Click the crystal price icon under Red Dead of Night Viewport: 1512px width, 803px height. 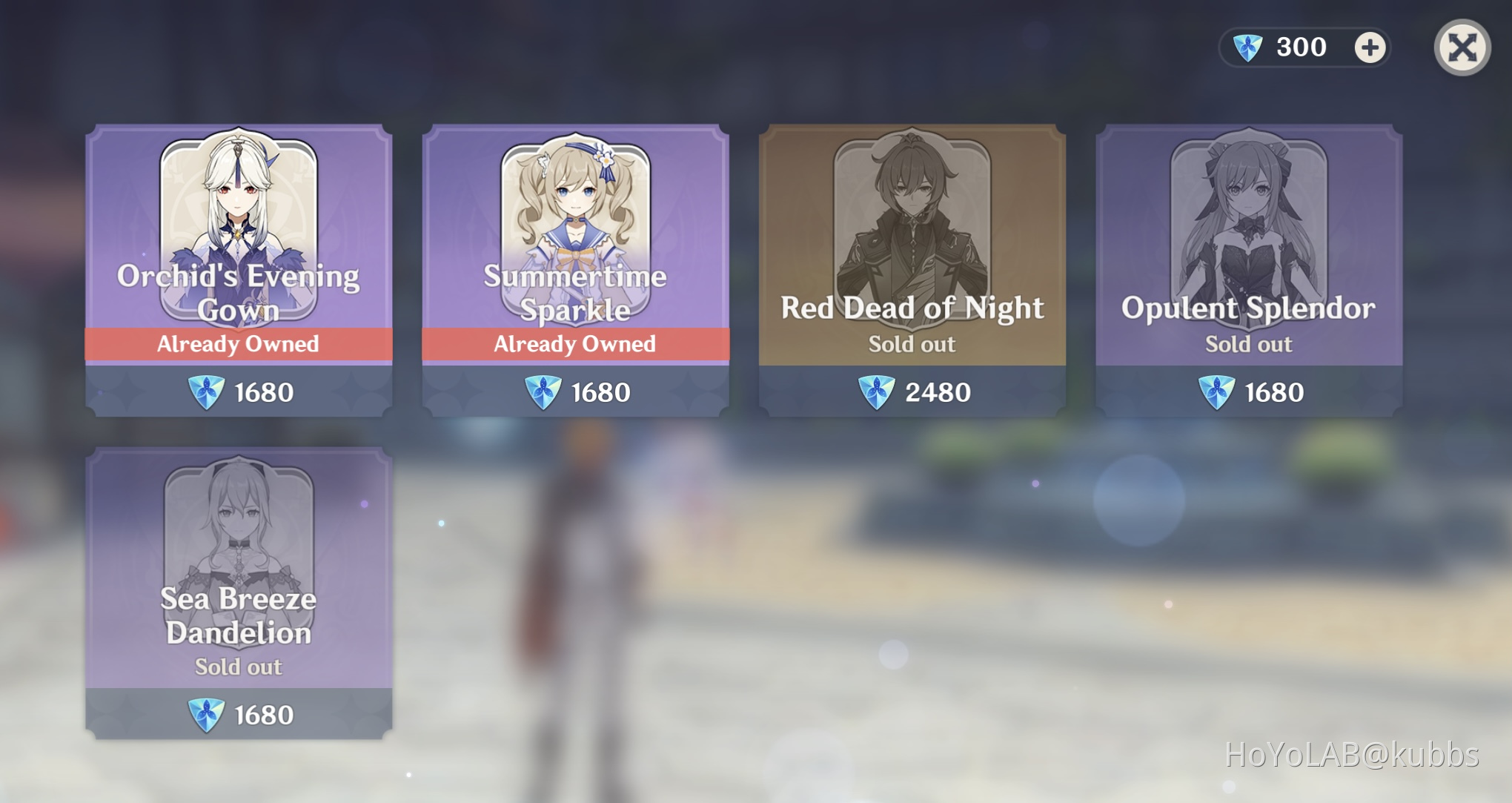(x=875, y=392)
